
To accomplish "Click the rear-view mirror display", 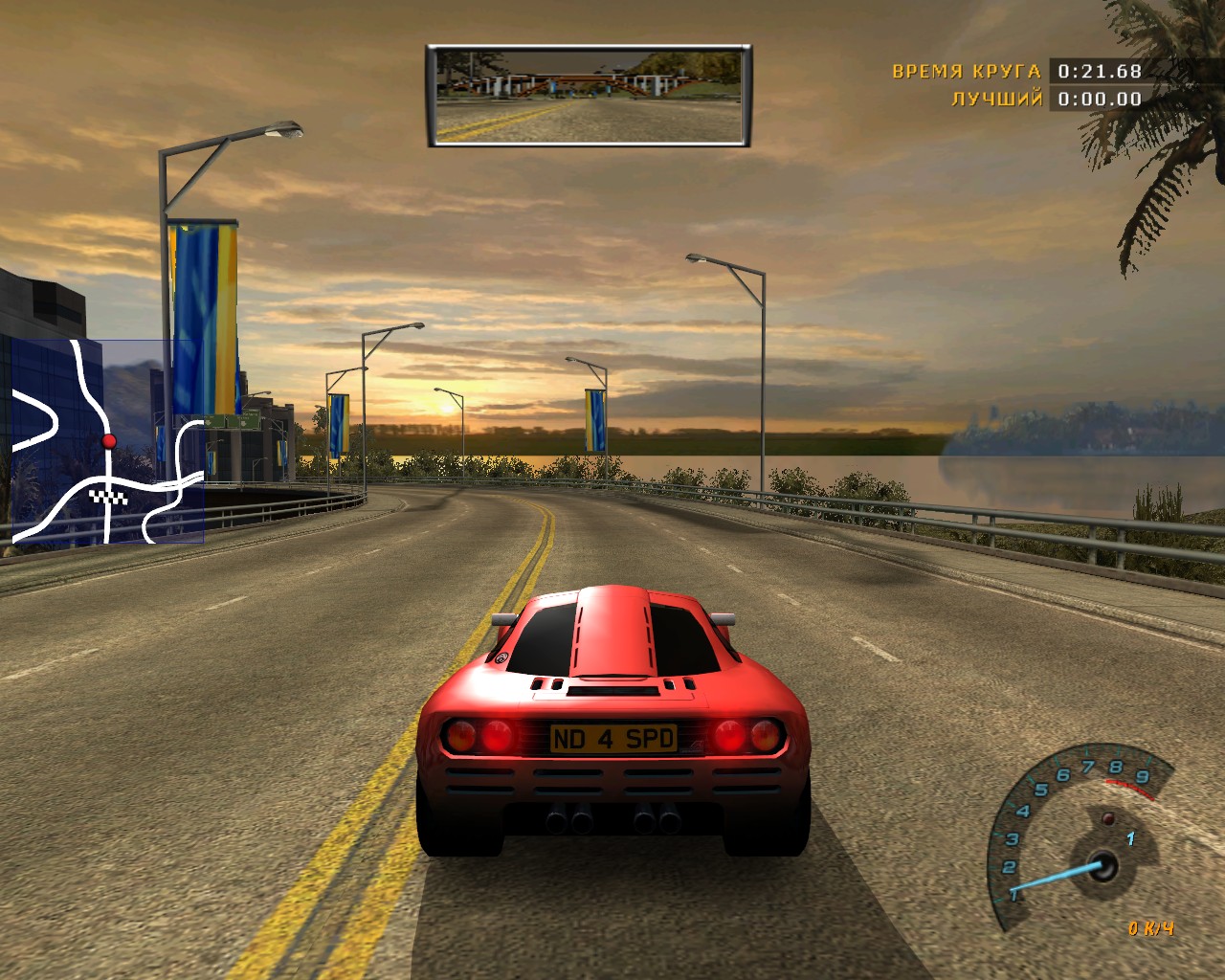I will point(589,95).
